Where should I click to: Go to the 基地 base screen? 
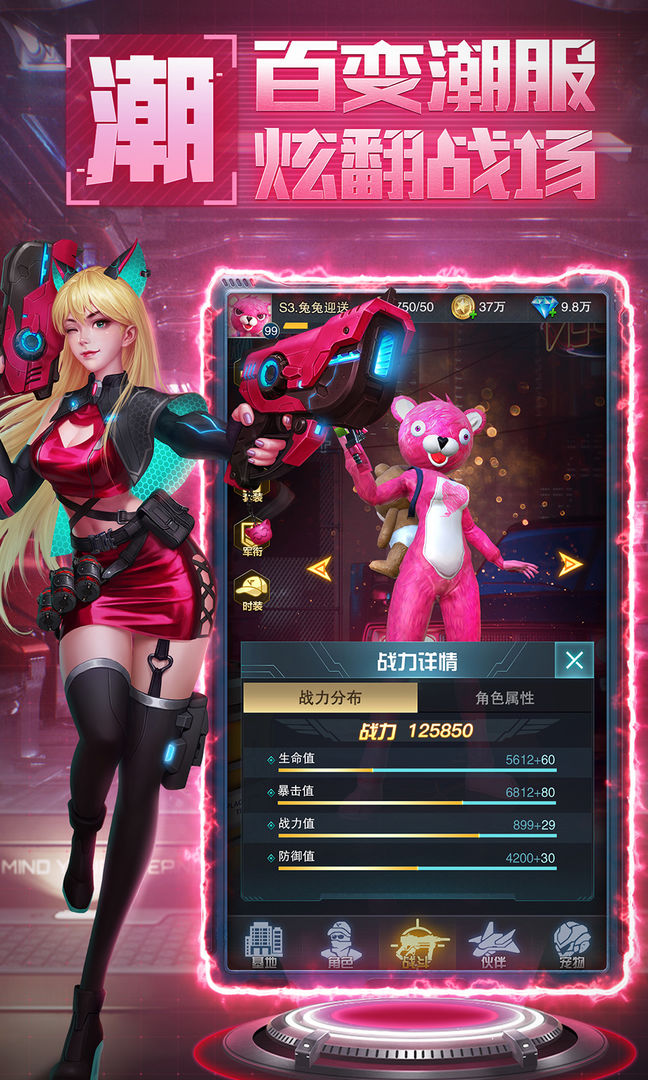point(264,945)
